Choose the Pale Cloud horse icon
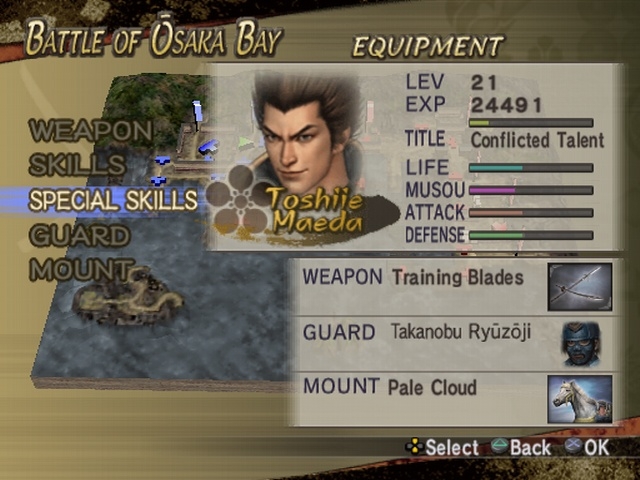 (580, 398)
